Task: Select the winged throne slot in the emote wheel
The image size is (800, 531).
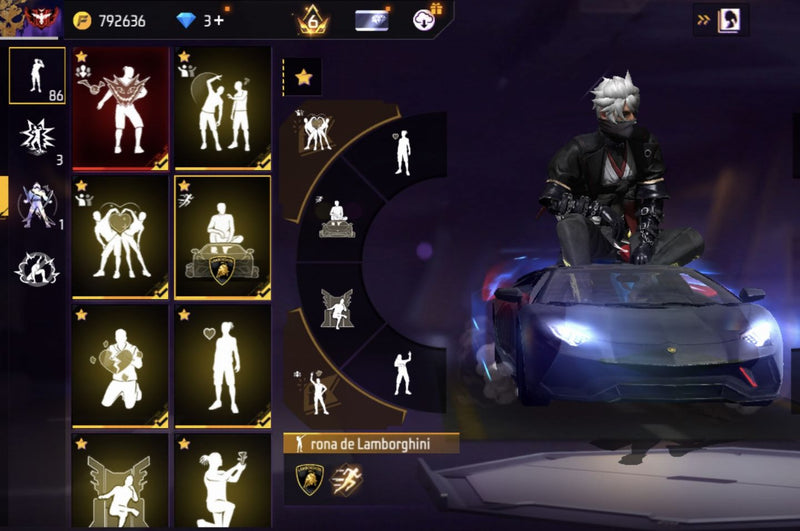Action: pyautogui.click(x=335, y=308)
